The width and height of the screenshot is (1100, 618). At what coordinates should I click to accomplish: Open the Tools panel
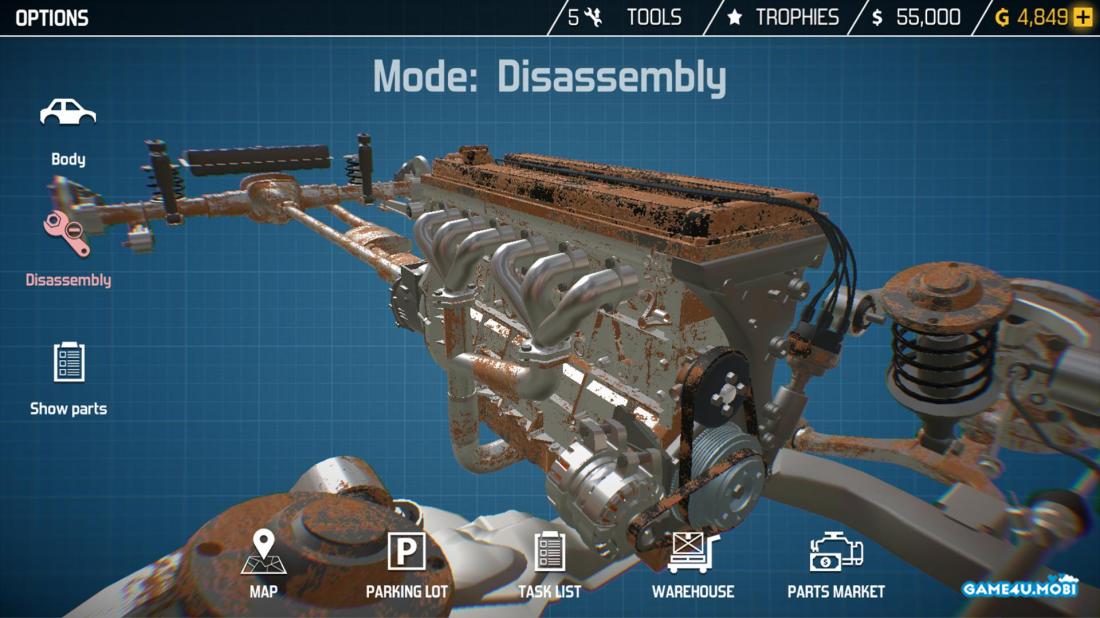pos(626,17)
